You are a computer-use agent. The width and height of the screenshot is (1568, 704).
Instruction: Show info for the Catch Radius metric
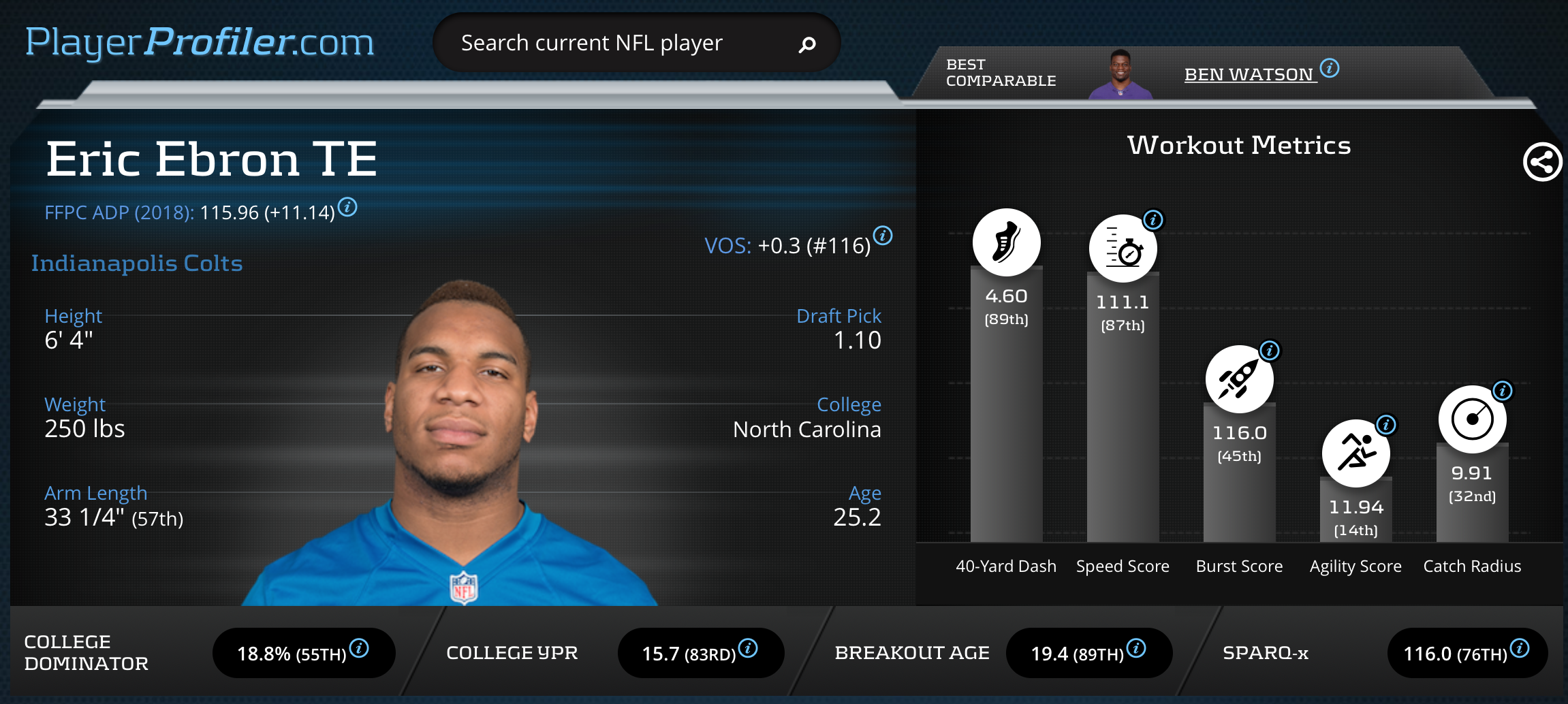(x=1503, y=391)
